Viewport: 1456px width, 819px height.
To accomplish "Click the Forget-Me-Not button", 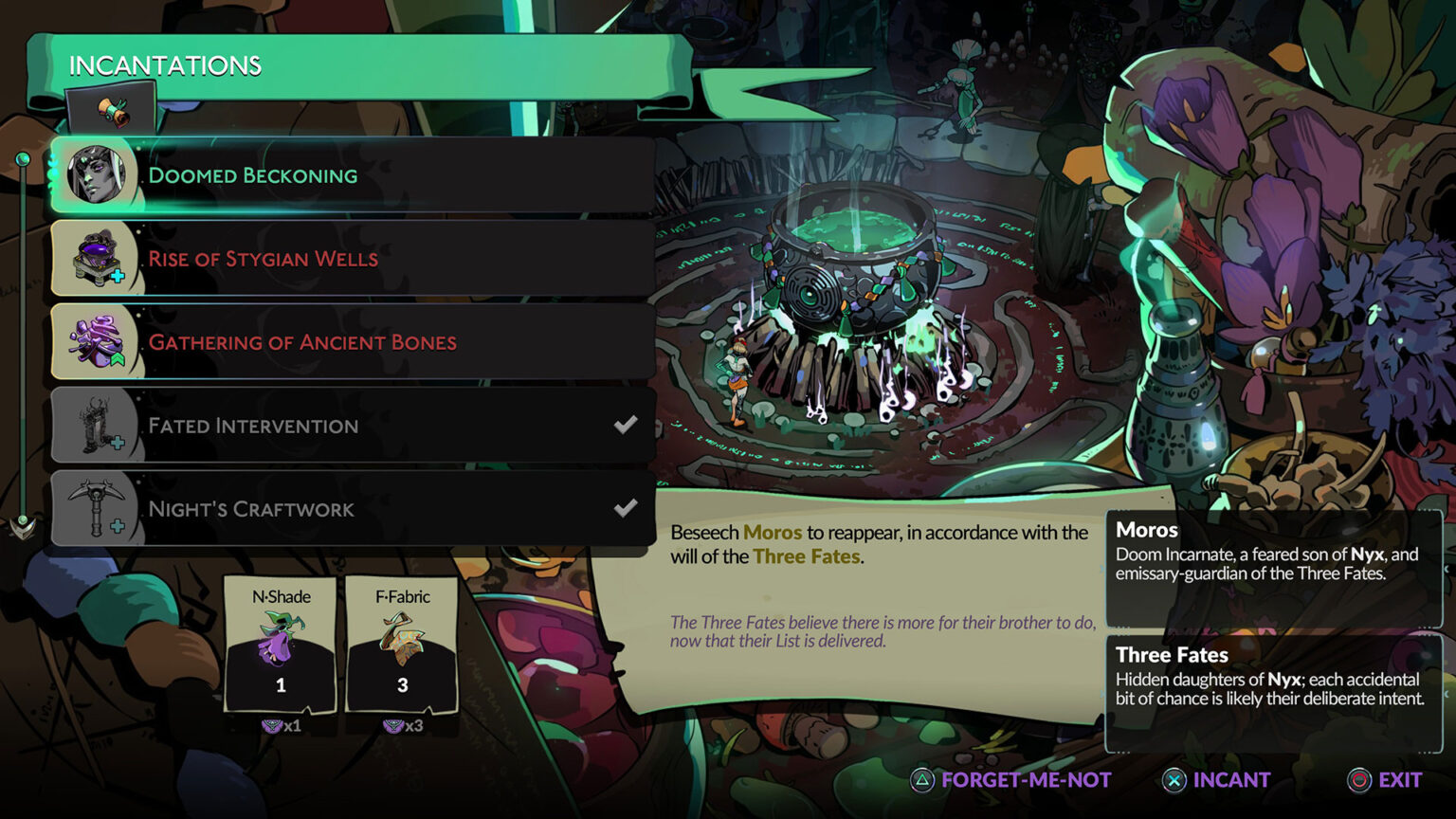I will pos(1026,779).
